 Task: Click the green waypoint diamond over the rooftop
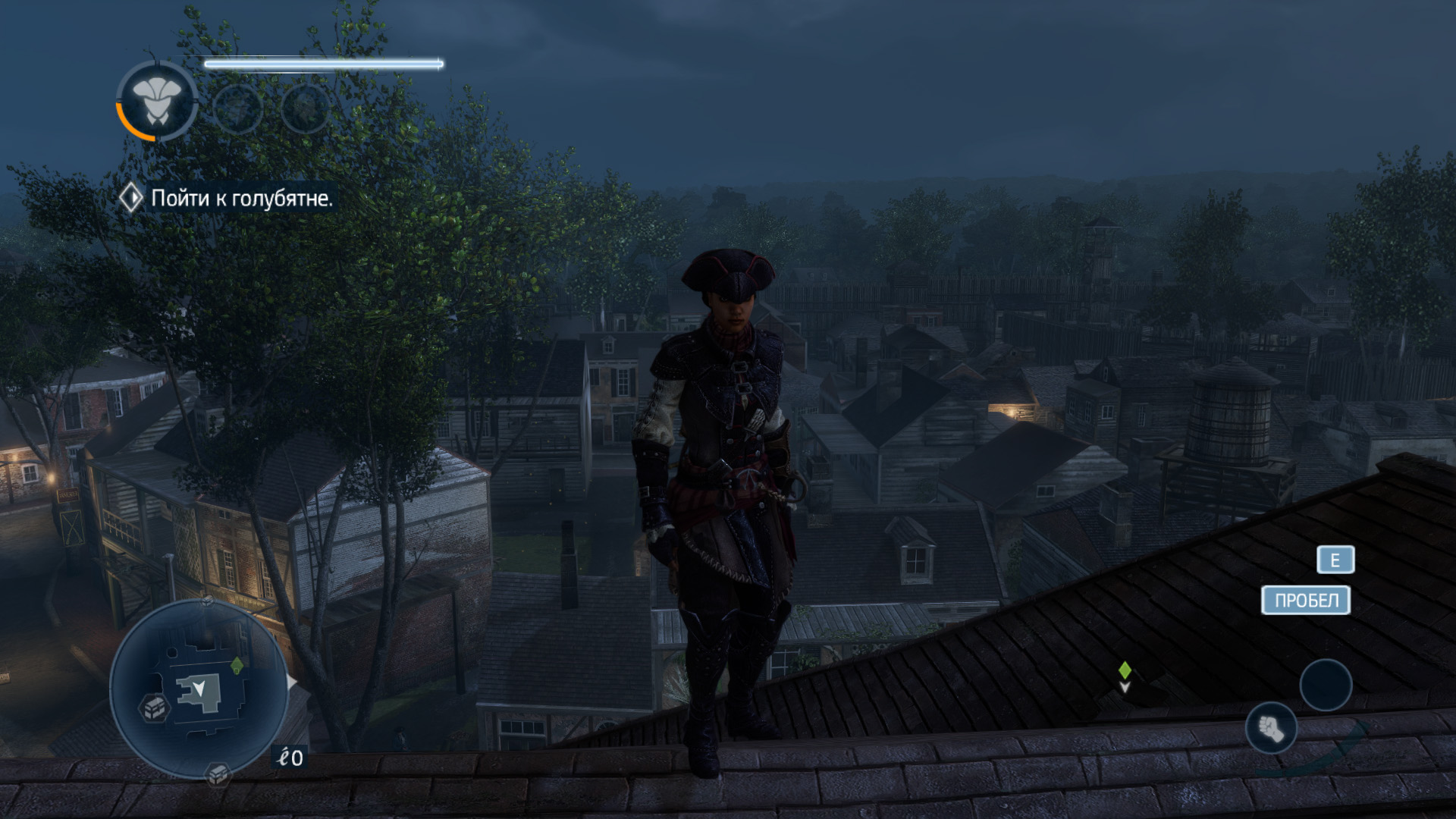[1125, 670]
